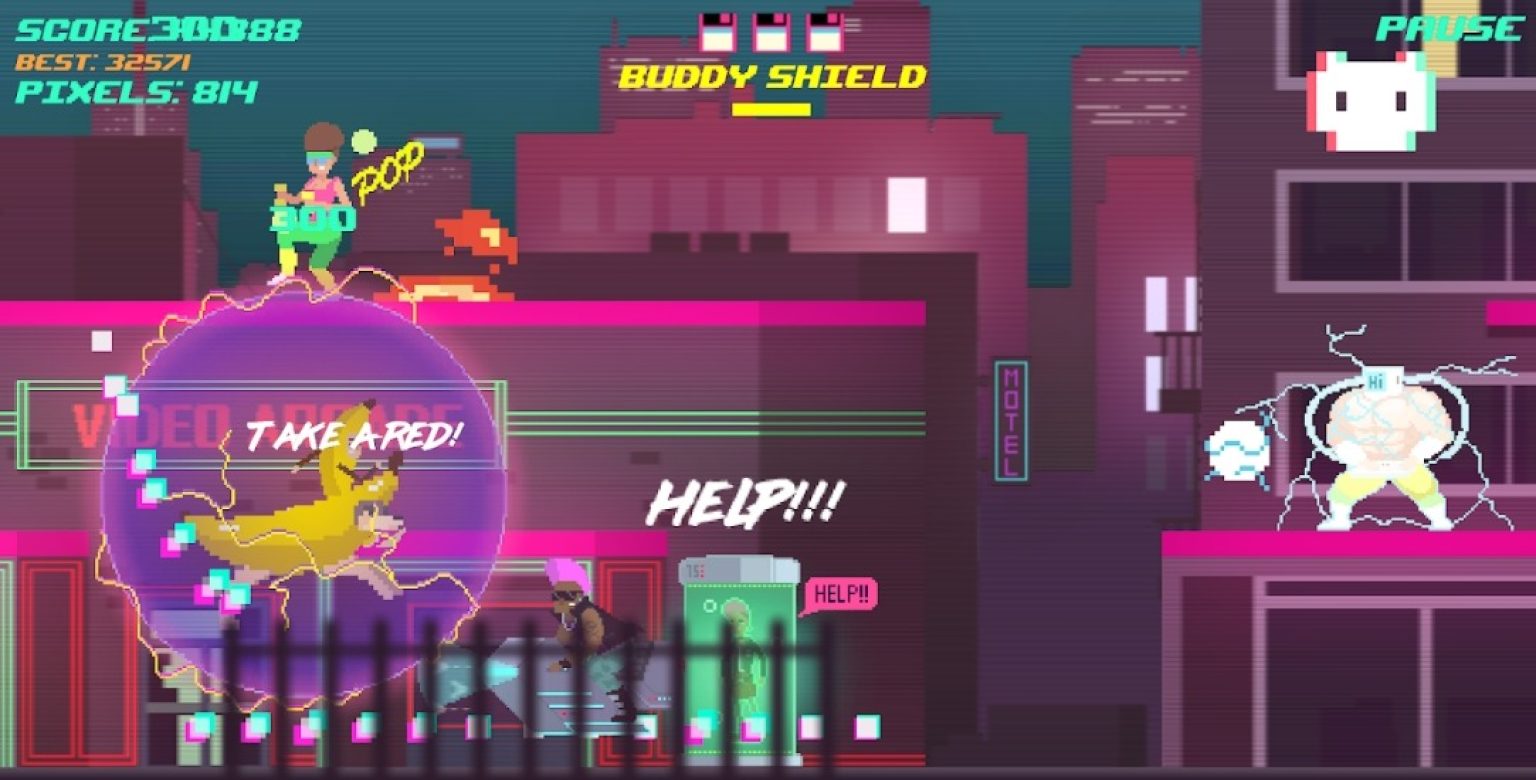Select the leftmost floppy disk above BUDDY SHIELD
The image size is (1536, 780).
(718, 30)
